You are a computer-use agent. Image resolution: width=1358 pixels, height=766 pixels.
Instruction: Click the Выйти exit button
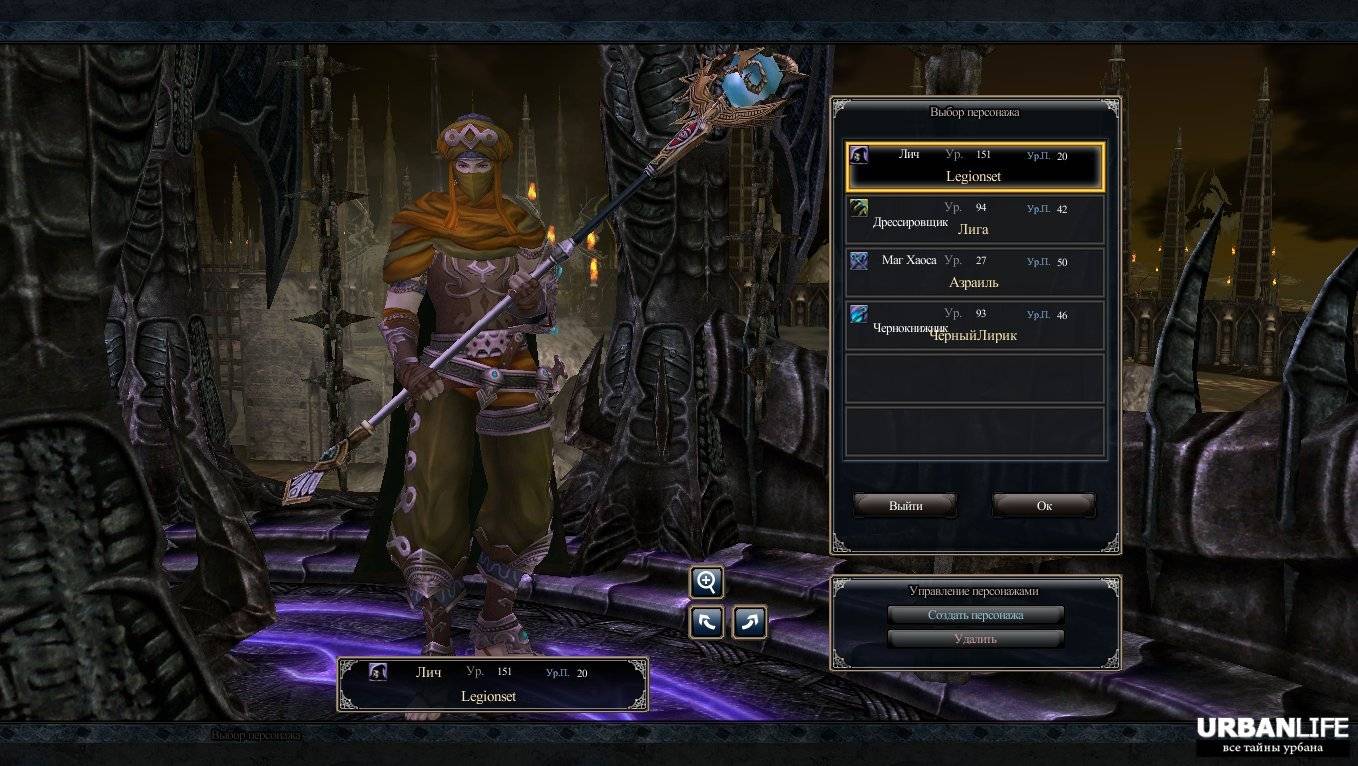pyautogui.click(x=905, y=506)
